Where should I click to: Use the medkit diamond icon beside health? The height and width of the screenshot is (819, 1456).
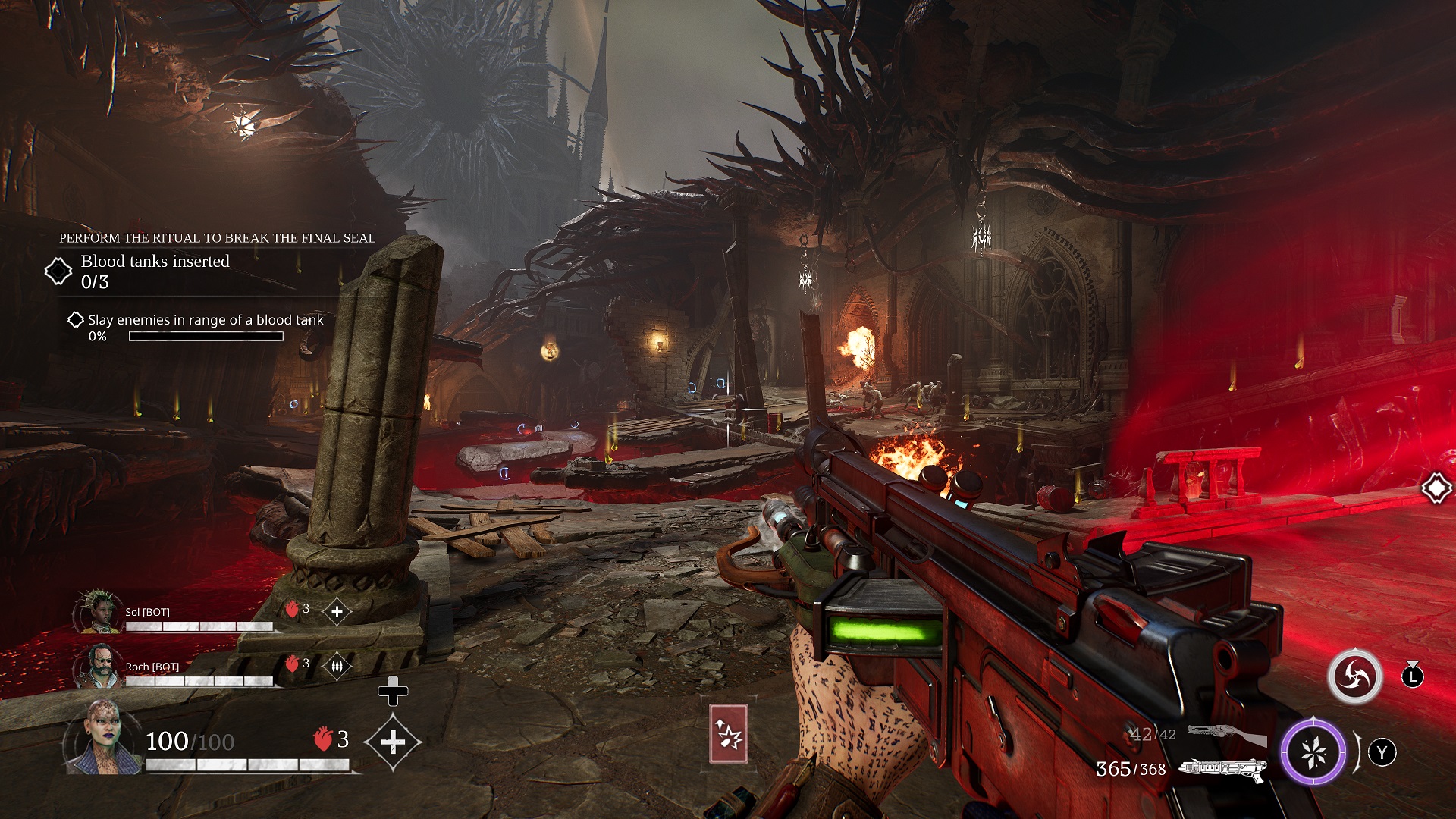[x=392, y=742]
